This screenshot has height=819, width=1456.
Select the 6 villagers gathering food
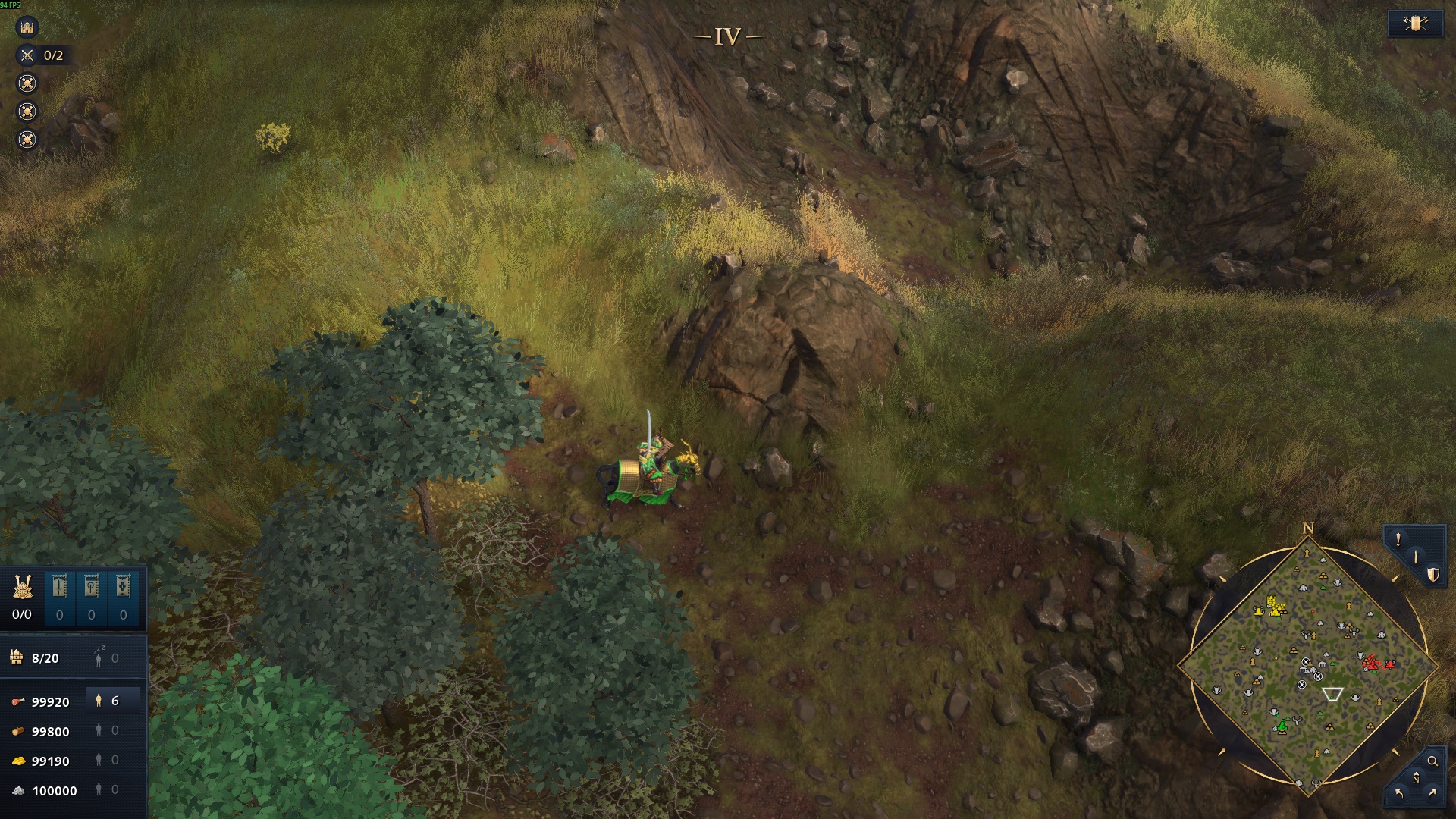[113, 701]
